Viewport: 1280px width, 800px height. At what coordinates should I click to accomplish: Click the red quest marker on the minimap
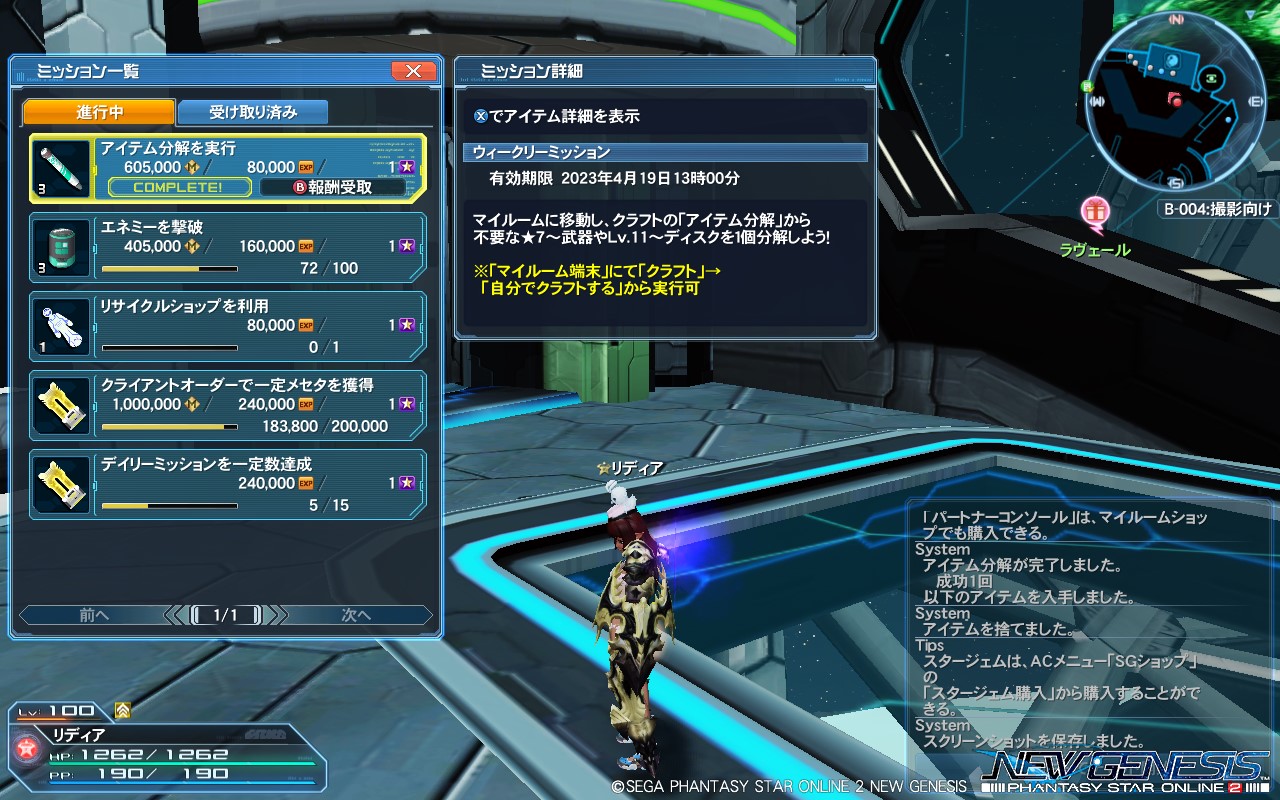[x=1176, y=100]
